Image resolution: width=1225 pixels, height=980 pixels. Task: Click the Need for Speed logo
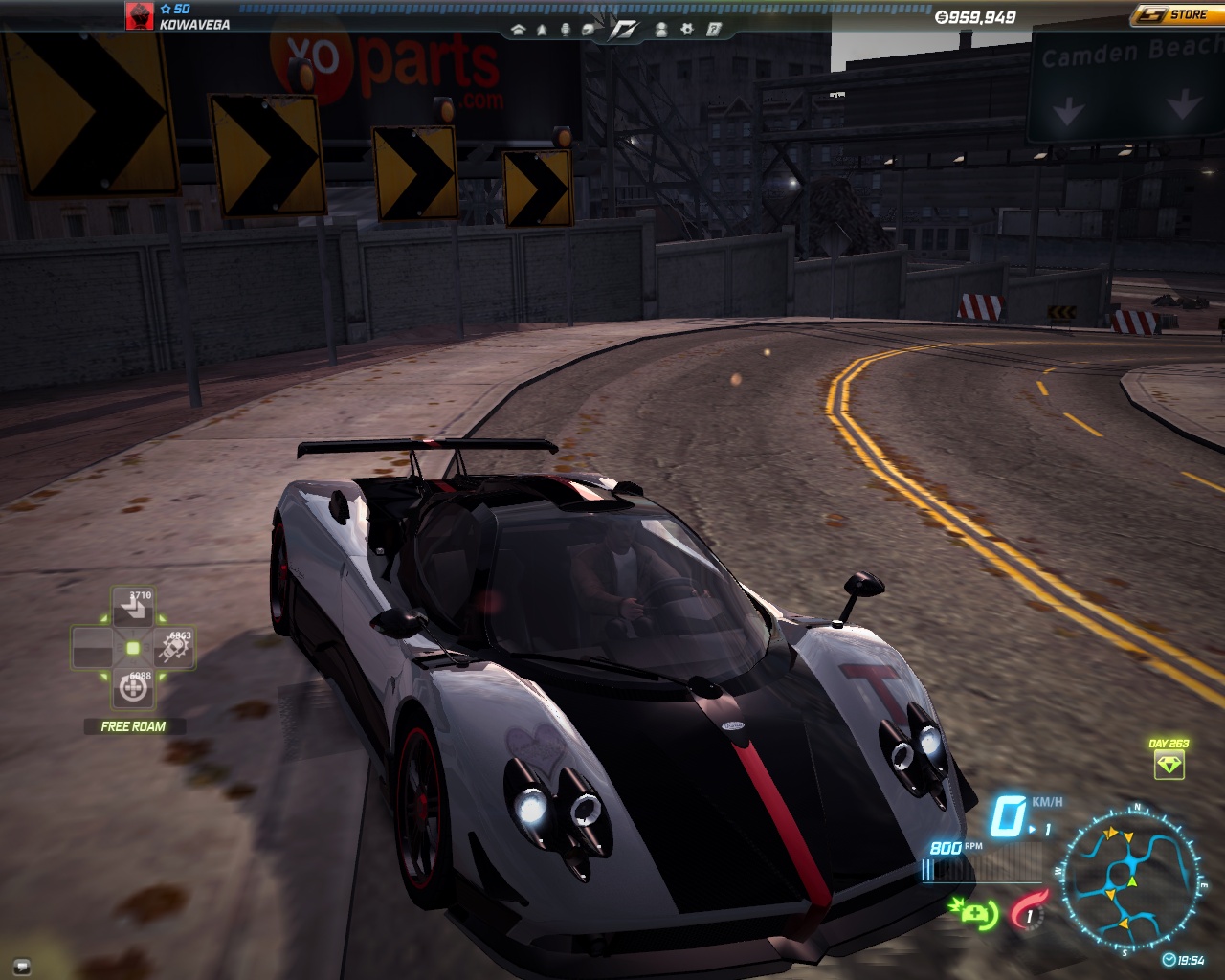click(625, 28)
